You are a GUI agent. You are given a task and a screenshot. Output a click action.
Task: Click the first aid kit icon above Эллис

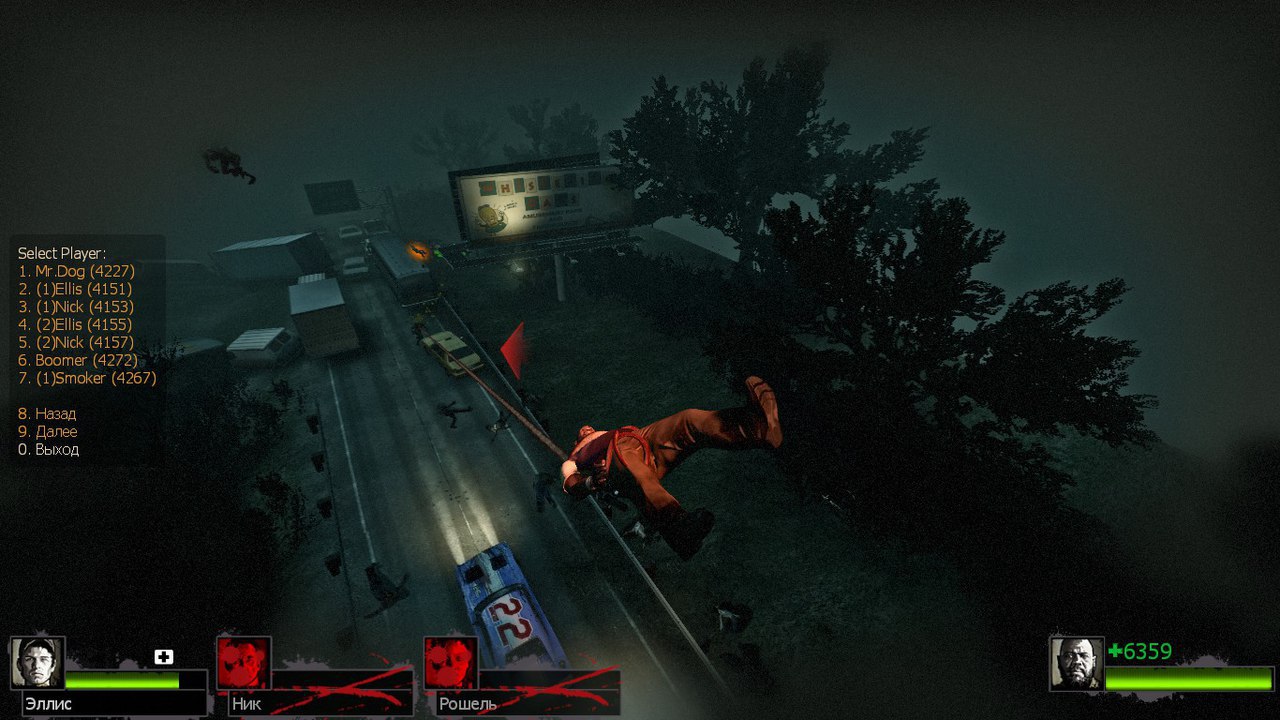pos(164,657)
